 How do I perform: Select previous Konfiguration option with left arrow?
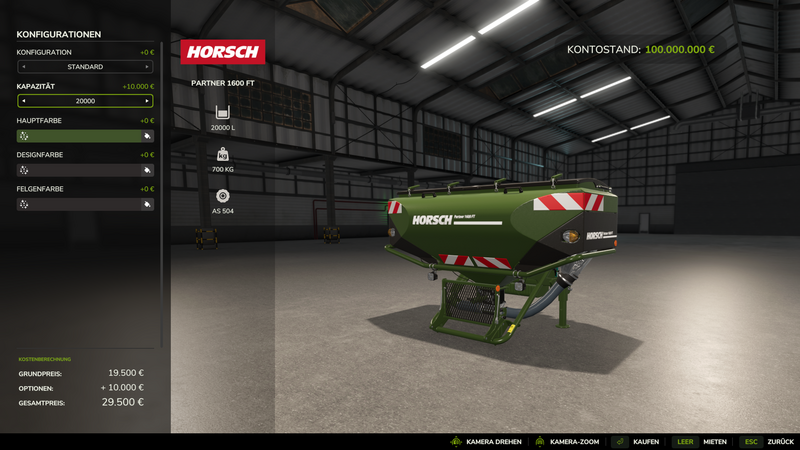[23, 67]
